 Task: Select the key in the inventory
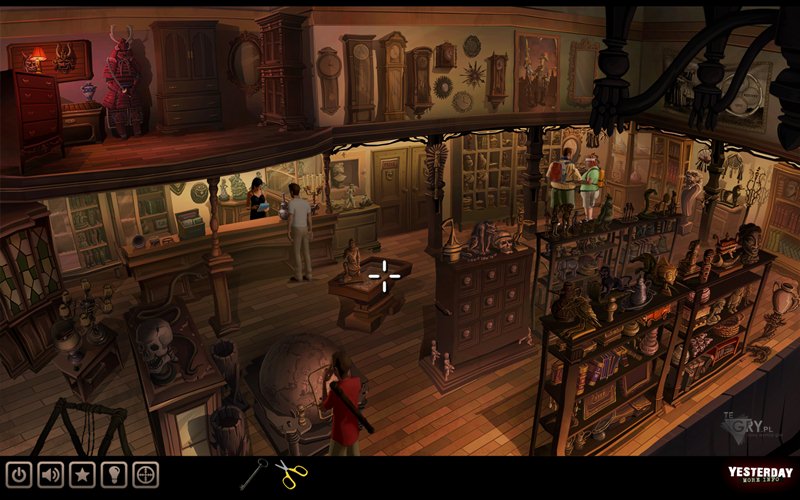pos(254,473)
